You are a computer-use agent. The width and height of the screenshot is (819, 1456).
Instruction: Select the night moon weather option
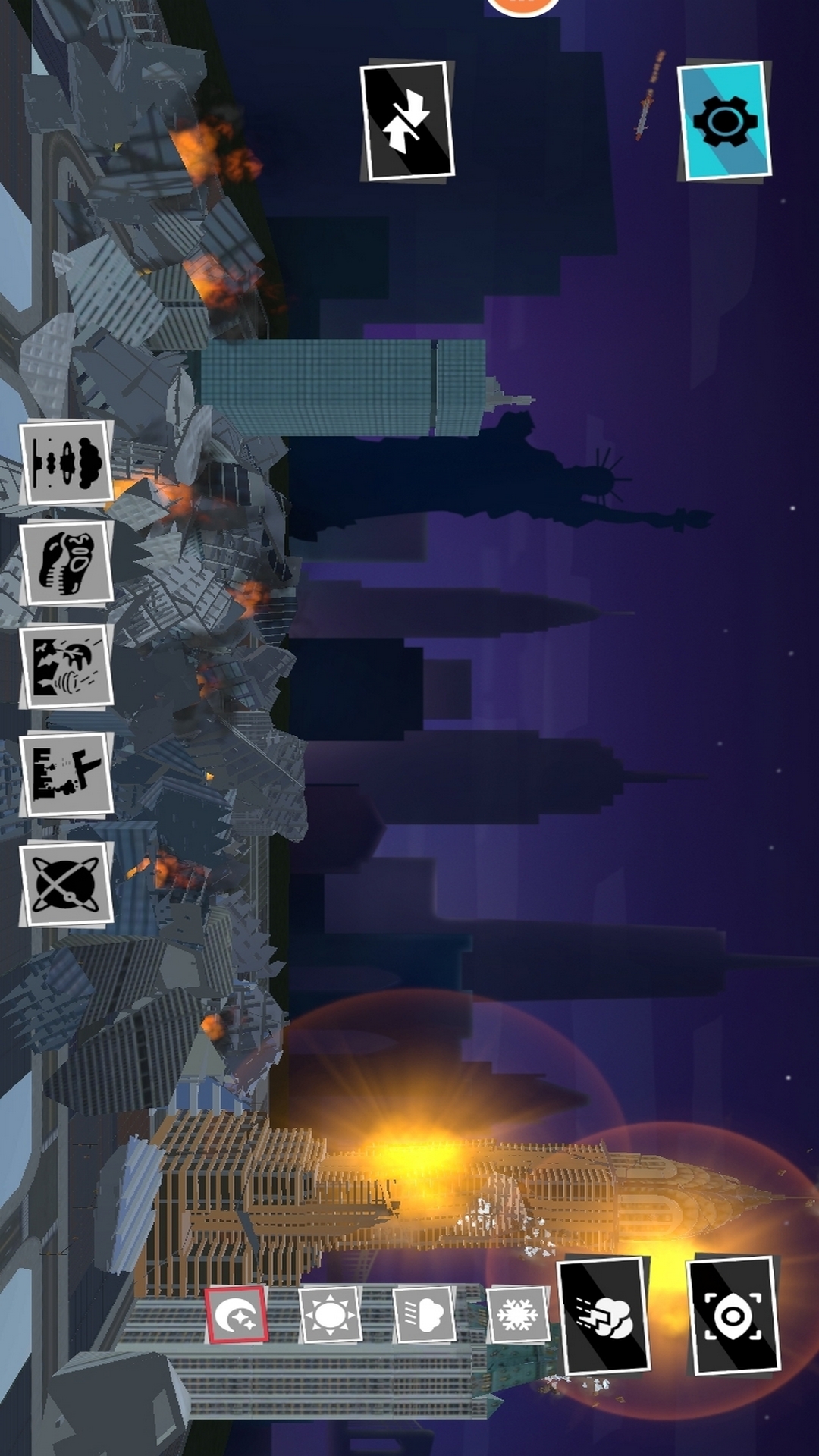pyautogui.click(x=237, y=1314)
